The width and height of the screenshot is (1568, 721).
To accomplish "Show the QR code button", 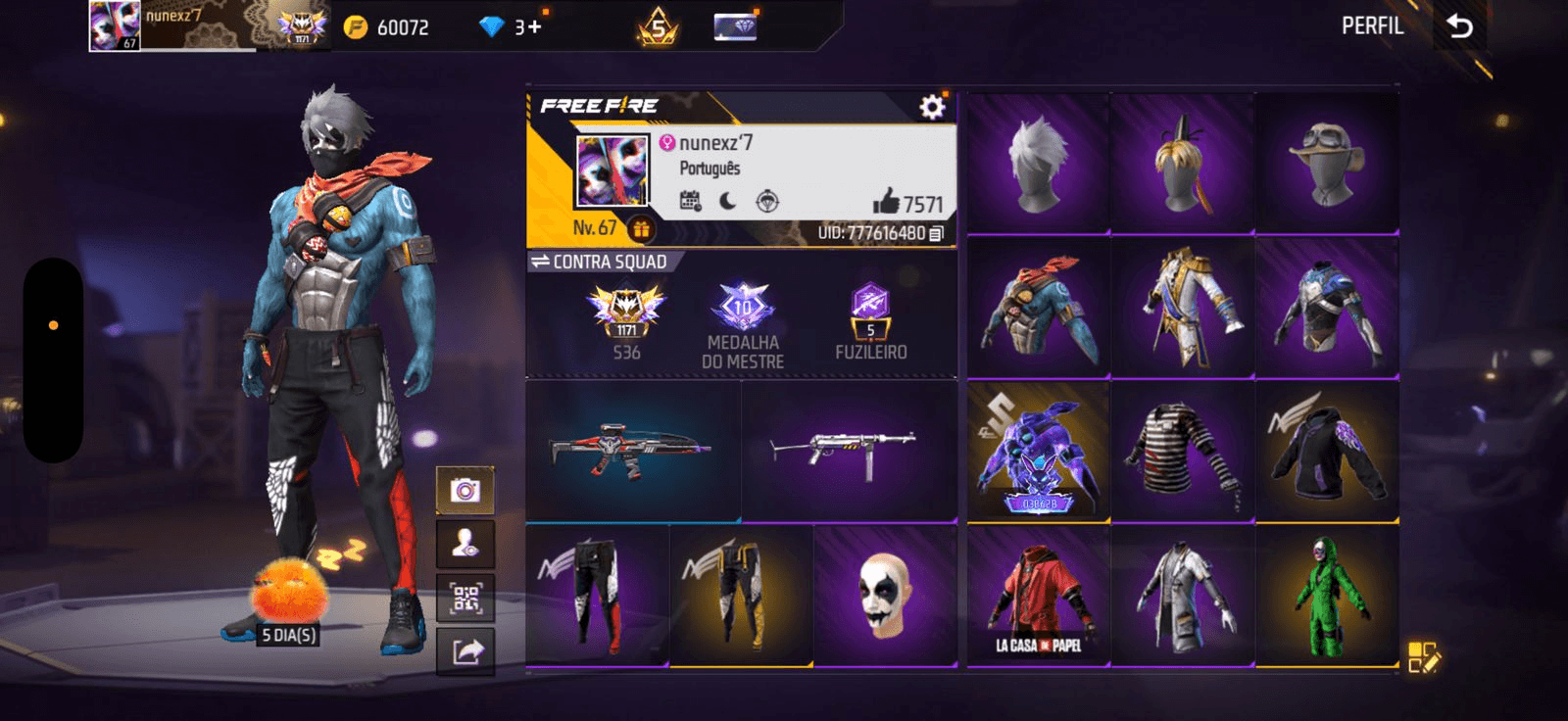I will 465,598.
